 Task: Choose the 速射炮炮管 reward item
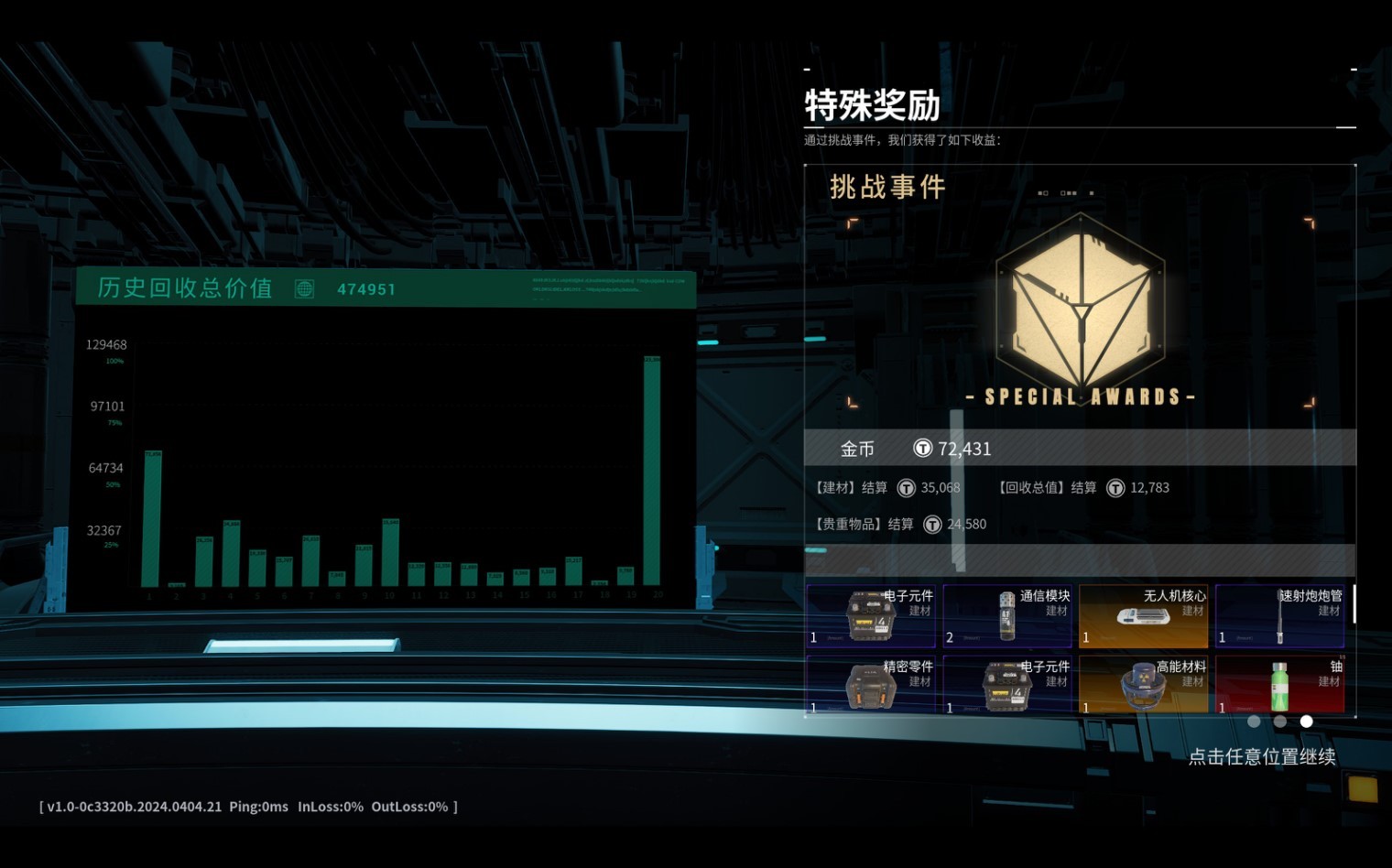point(1279,616)
